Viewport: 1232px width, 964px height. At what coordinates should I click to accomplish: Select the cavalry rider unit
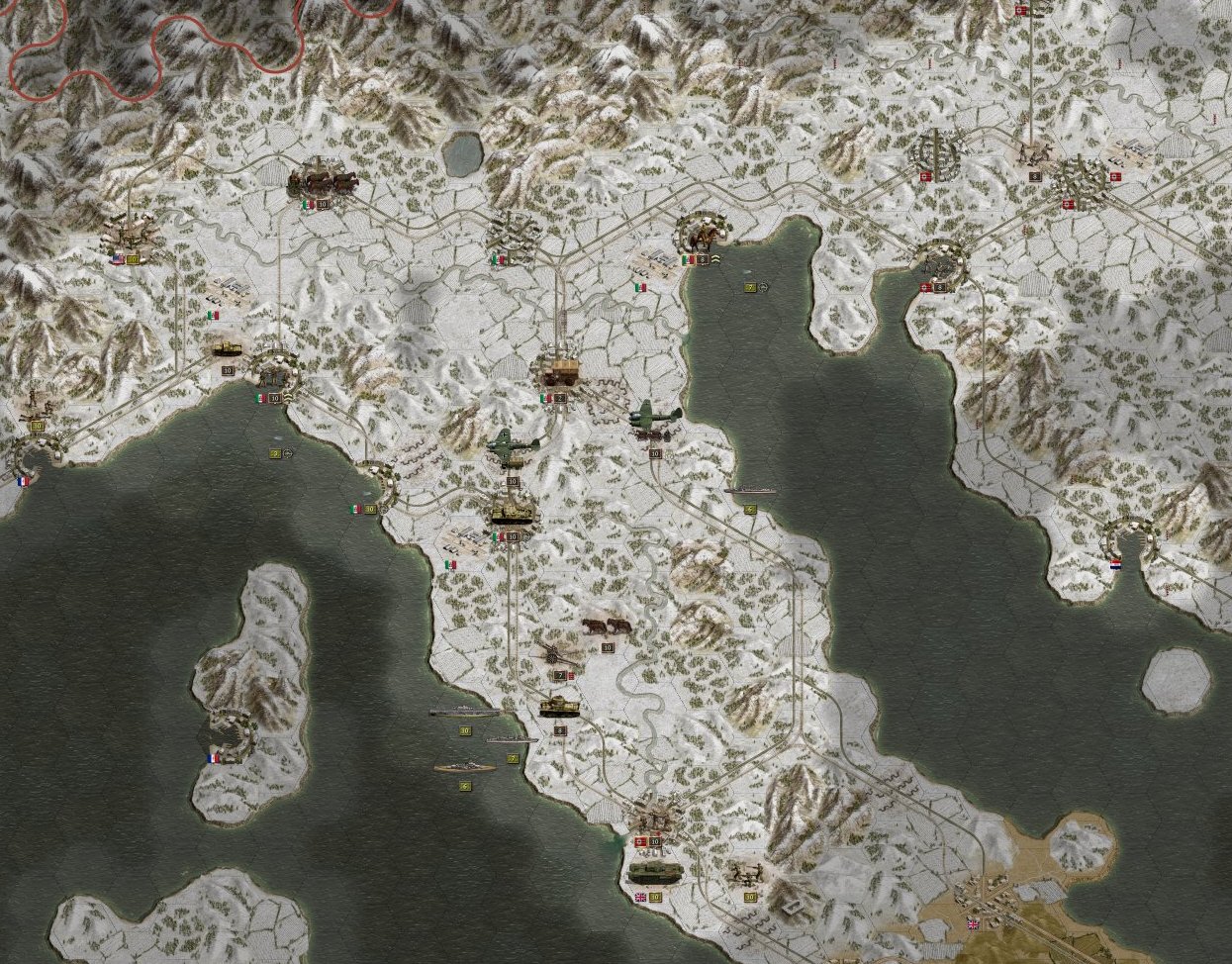[704, 234]
